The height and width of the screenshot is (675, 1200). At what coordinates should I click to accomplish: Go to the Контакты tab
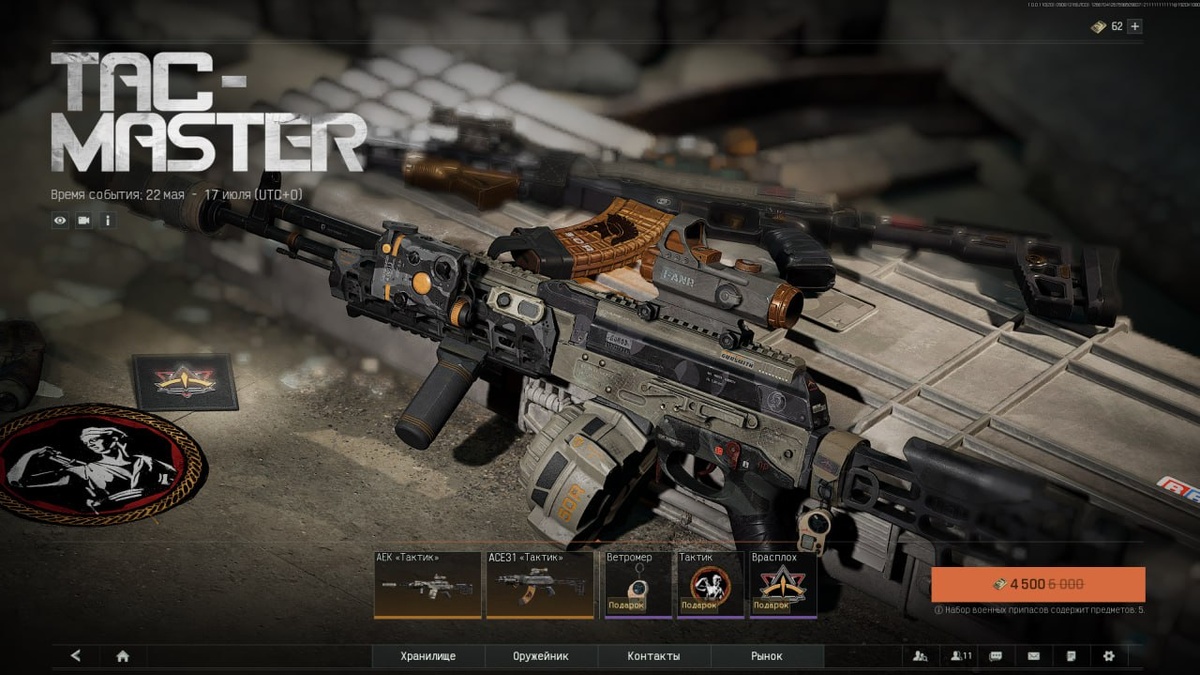654,656
